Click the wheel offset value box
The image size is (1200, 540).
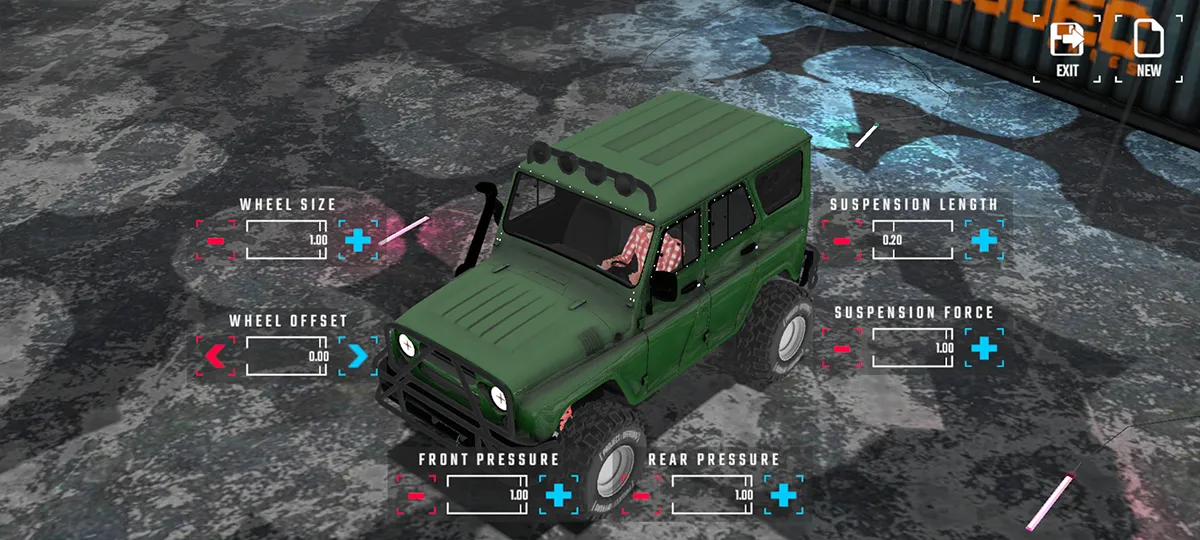(x=288, y=355)
